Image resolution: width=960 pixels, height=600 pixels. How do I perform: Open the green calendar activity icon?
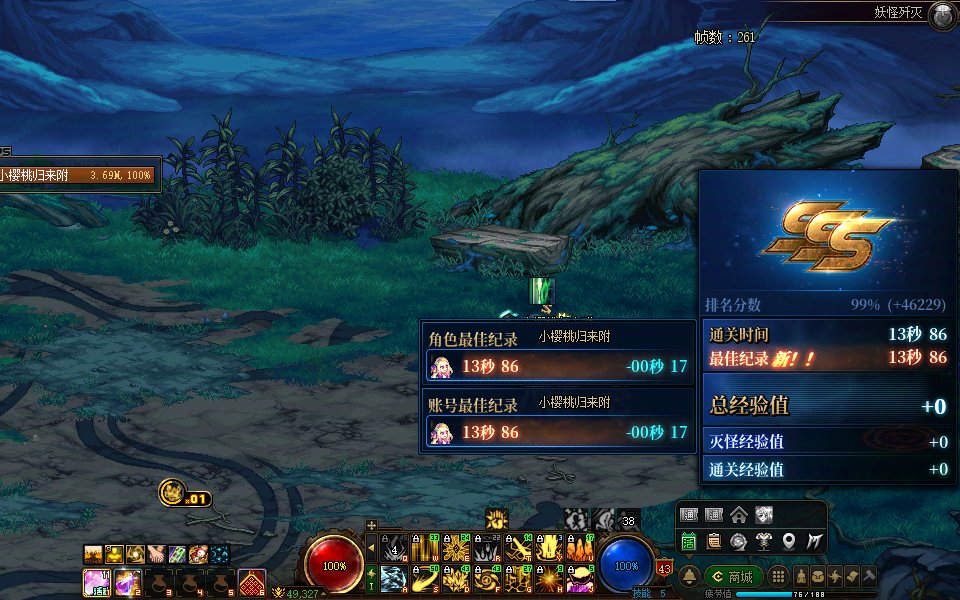[689, 541]
